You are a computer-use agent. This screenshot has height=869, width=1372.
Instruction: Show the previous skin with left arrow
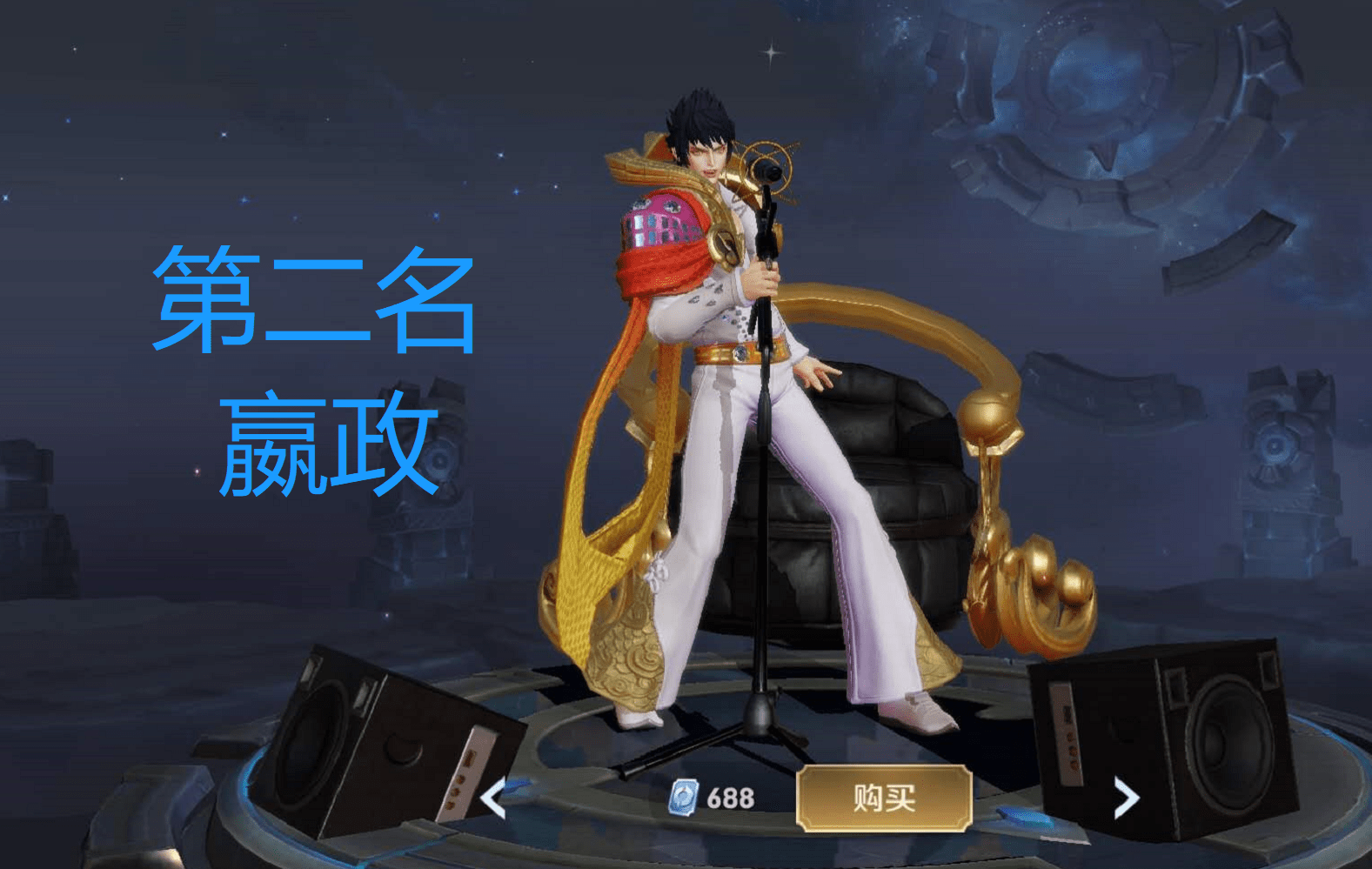pos(494,799)
